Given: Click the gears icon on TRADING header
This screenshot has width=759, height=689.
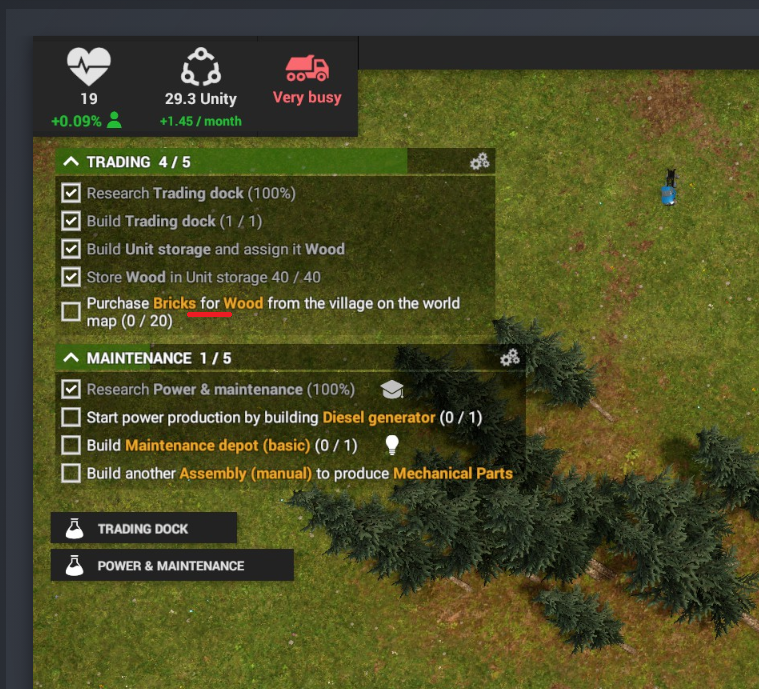Looking at the screenshot, I should tap(480, 162).
